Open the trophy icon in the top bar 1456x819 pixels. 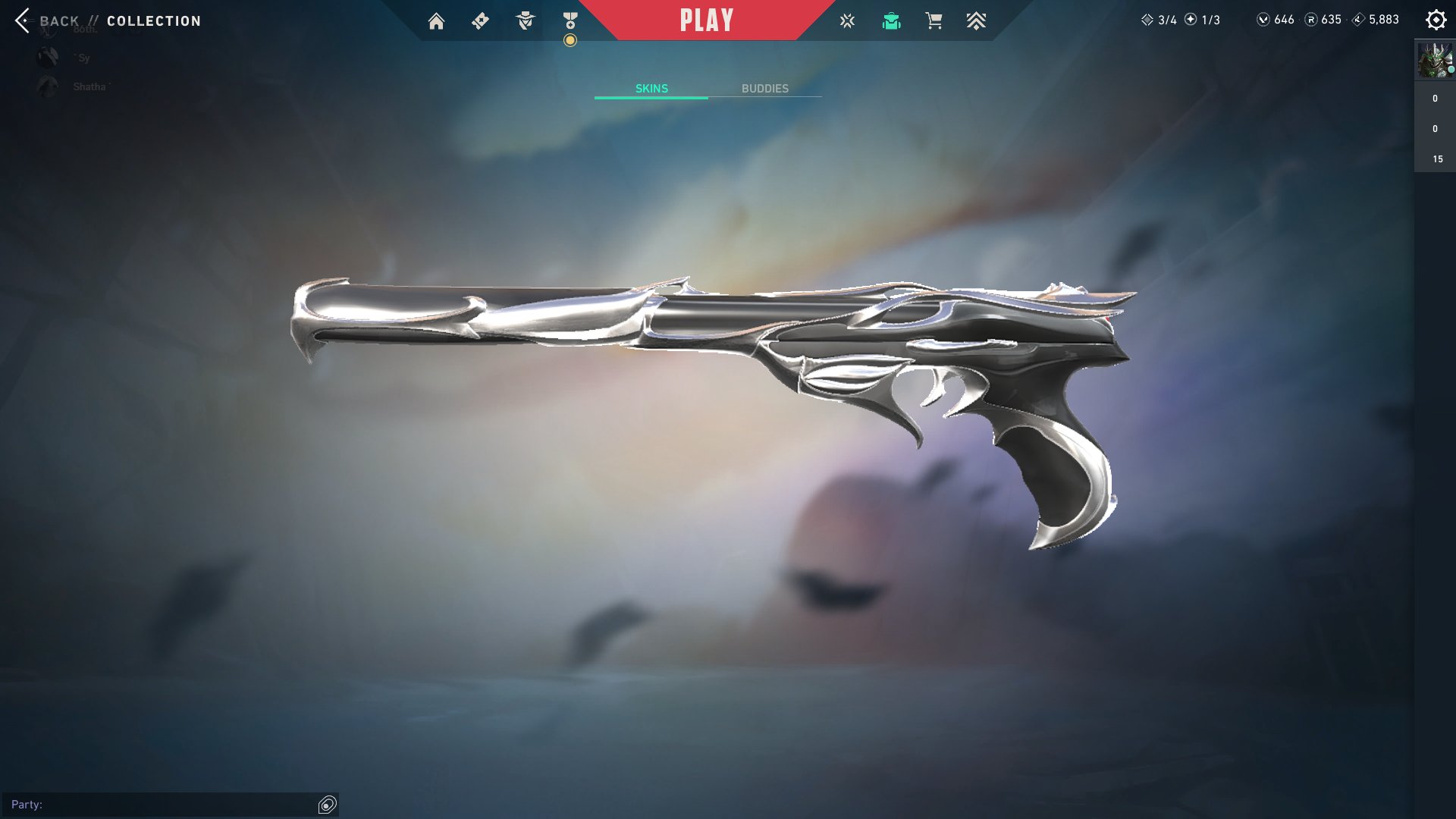tap(570, 21)
